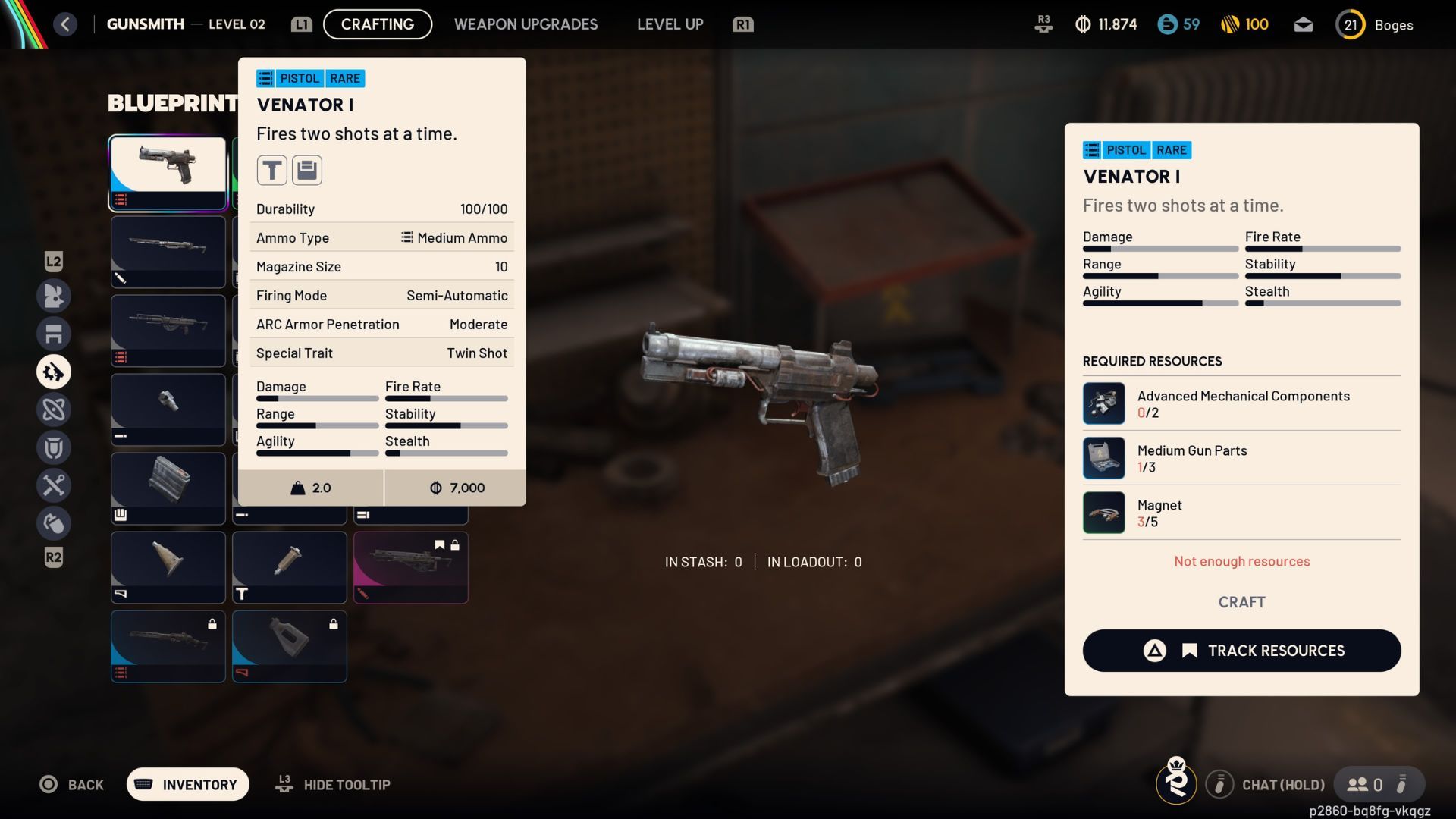
Task: Switch to the Crafting tab
Action: (377, 24)
